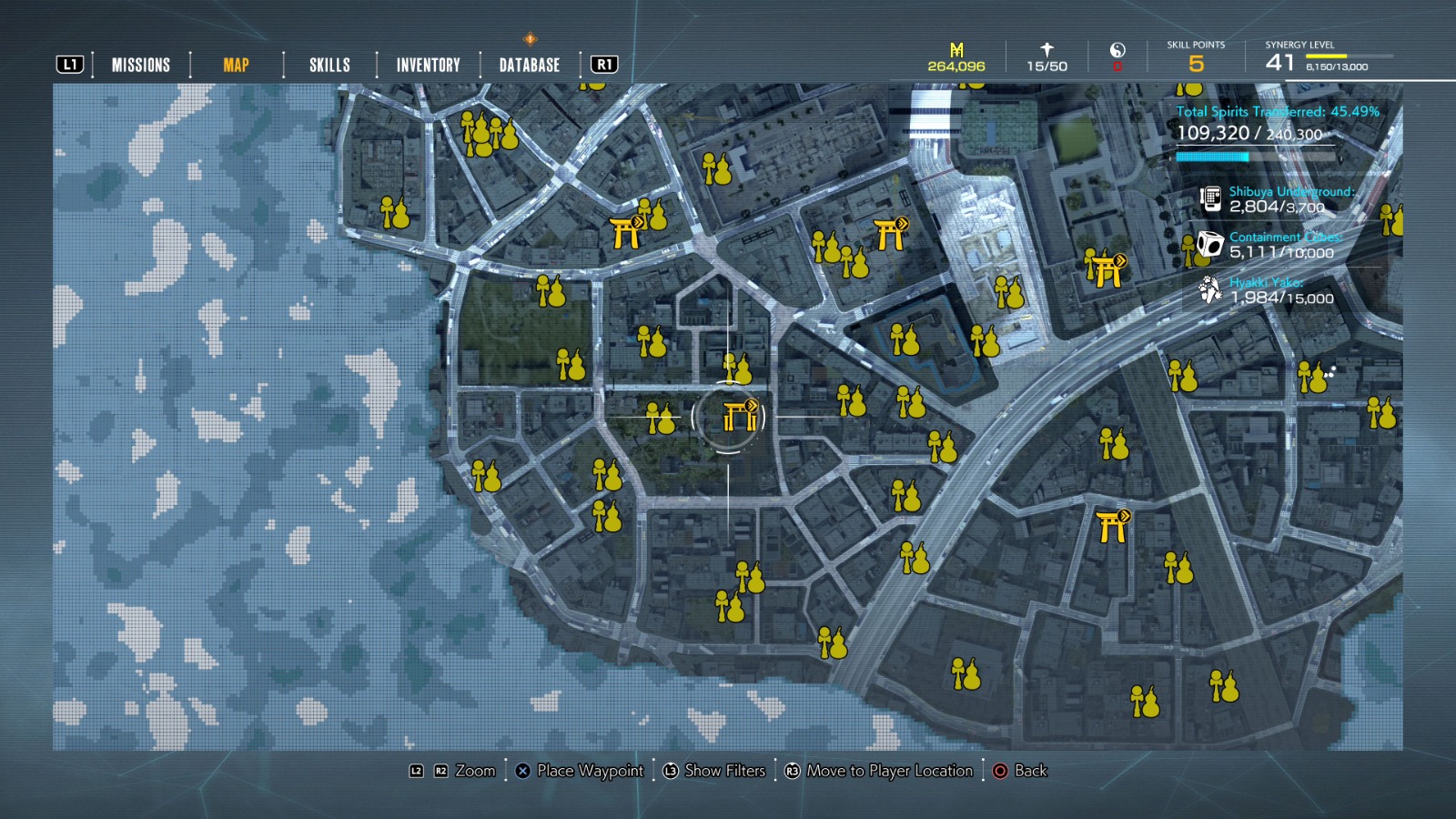This screenshot has height=819, width=1456.
Task: Switch to the MISSIONS tab
Action: click(140, 65)
